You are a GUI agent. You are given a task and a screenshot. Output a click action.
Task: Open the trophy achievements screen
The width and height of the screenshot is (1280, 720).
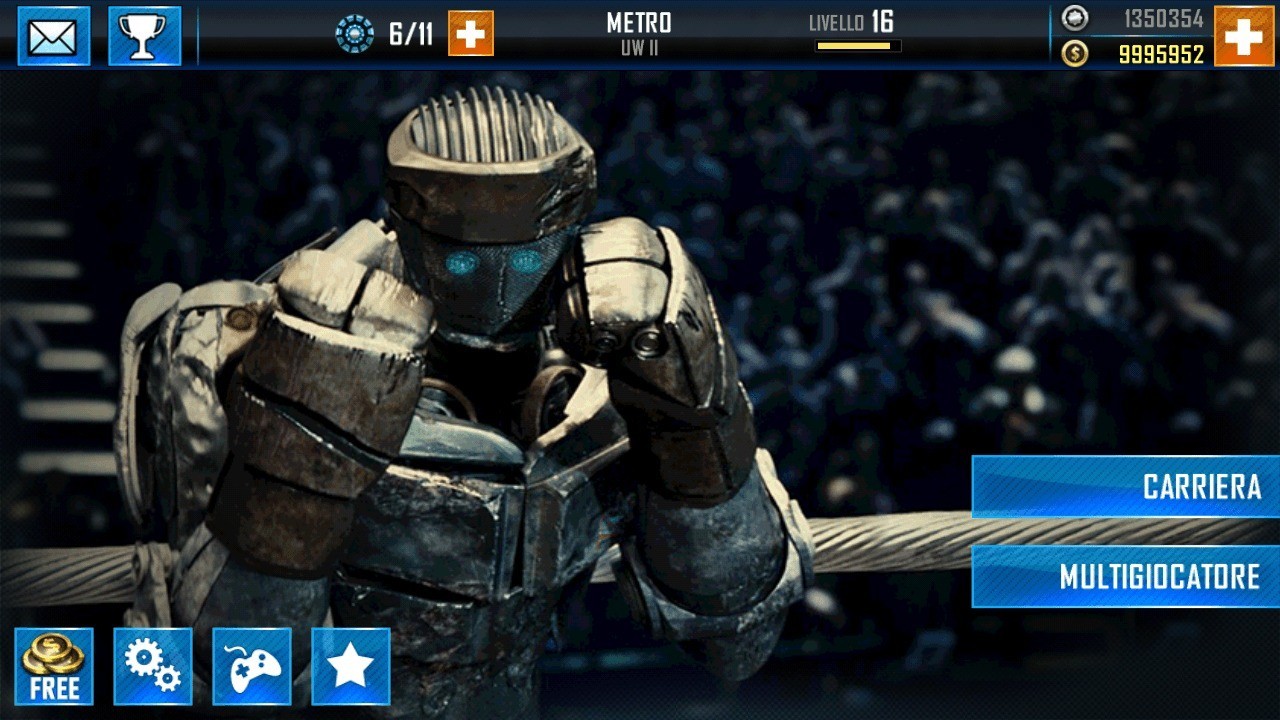[x=144, y=36]
